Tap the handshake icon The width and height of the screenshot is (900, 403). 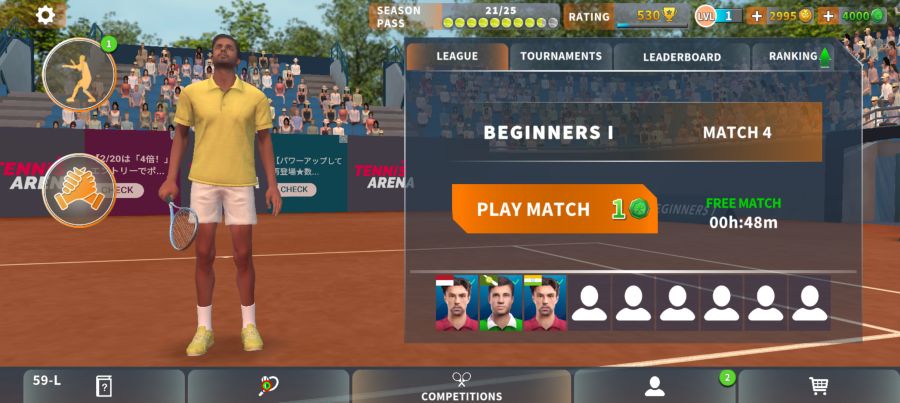point(78,189)
